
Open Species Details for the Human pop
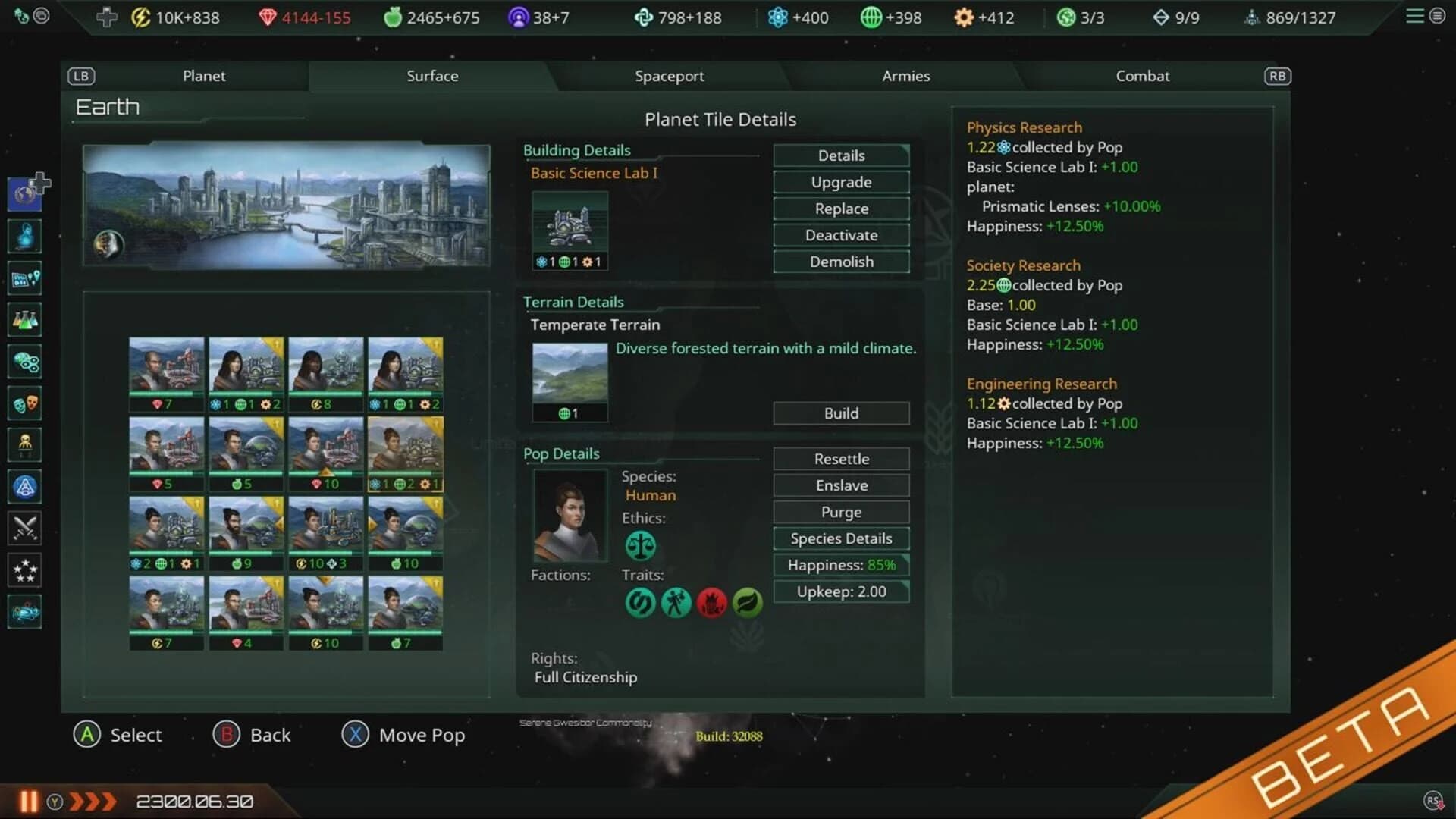[840, 538]
